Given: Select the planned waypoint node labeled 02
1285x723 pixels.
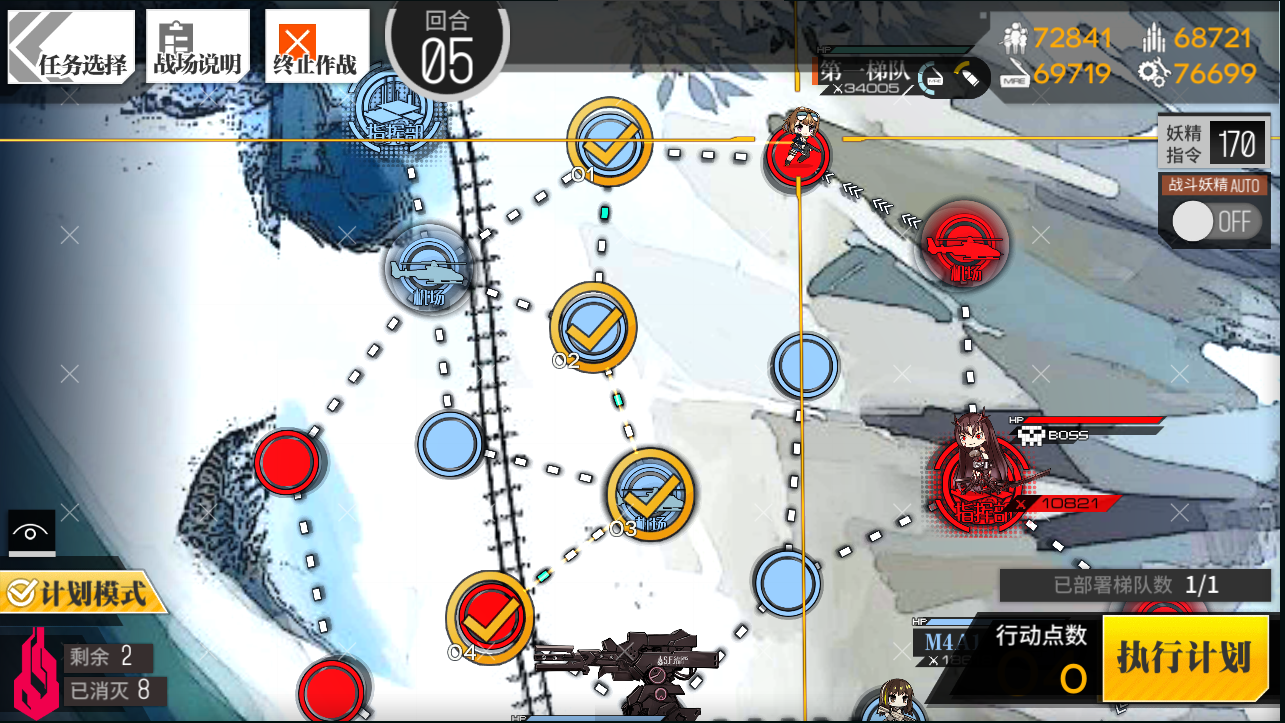Looking at the screenshot, I should click(x=593, y=327).
